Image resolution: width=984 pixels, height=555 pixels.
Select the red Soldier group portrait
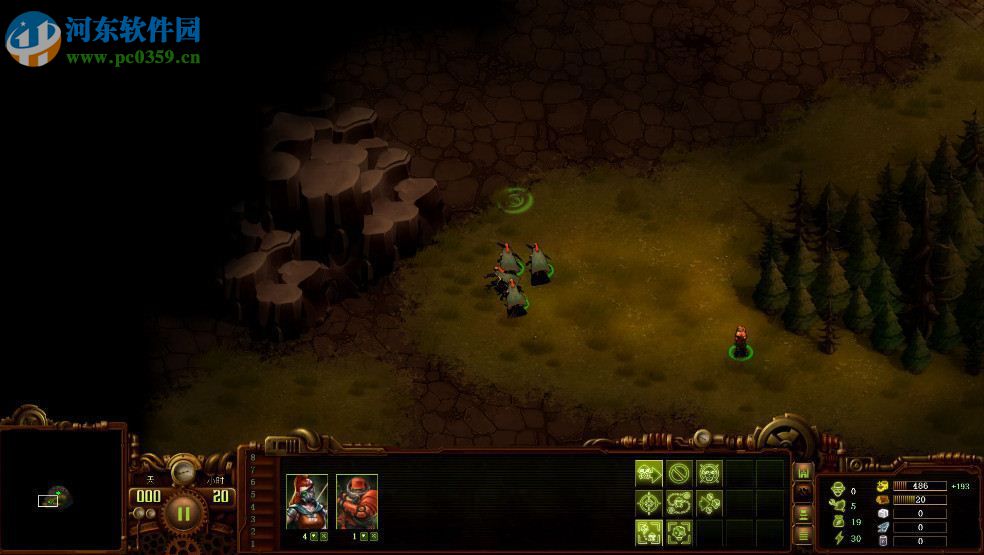coord(356,501)
